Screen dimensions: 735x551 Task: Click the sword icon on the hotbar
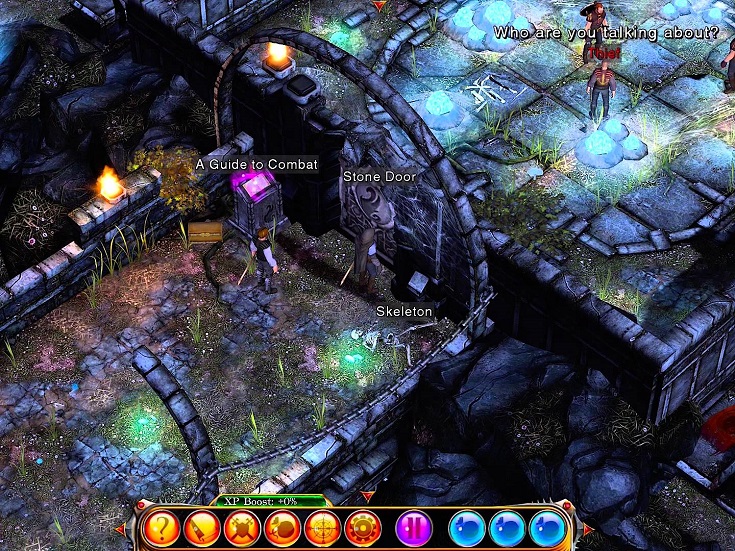tap(201, 527)
